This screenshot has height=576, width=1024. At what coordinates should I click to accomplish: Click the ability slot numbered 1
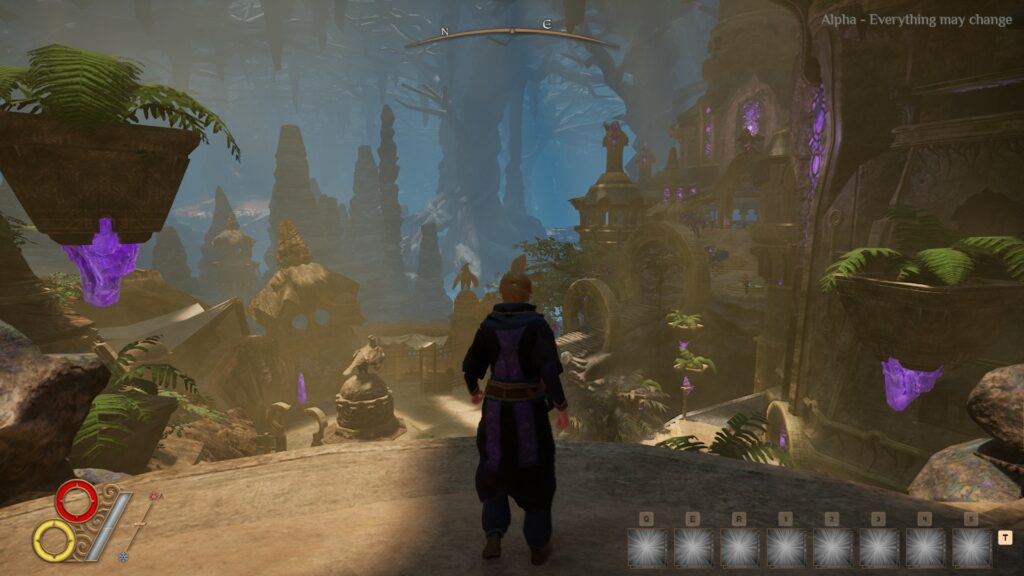point(786,547)
